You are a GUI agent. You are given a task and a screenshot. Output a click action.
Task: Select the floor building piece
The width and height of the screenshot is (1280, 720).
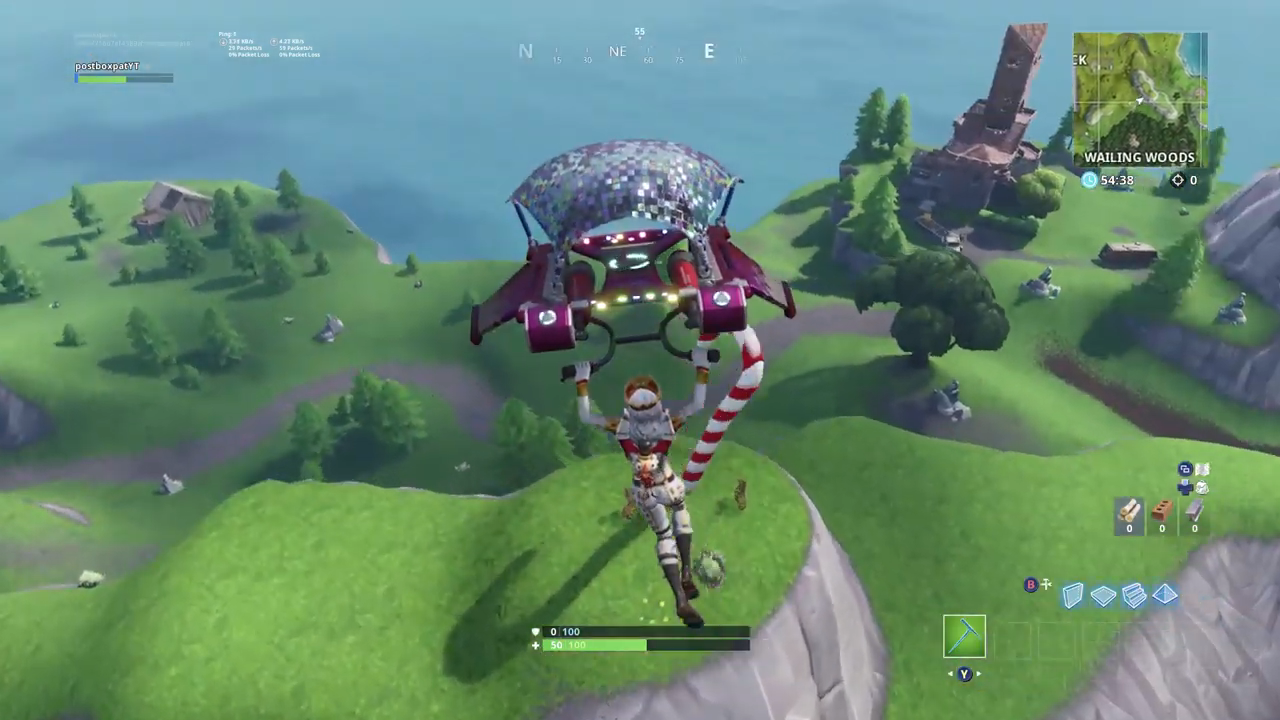pos(1103,595)
